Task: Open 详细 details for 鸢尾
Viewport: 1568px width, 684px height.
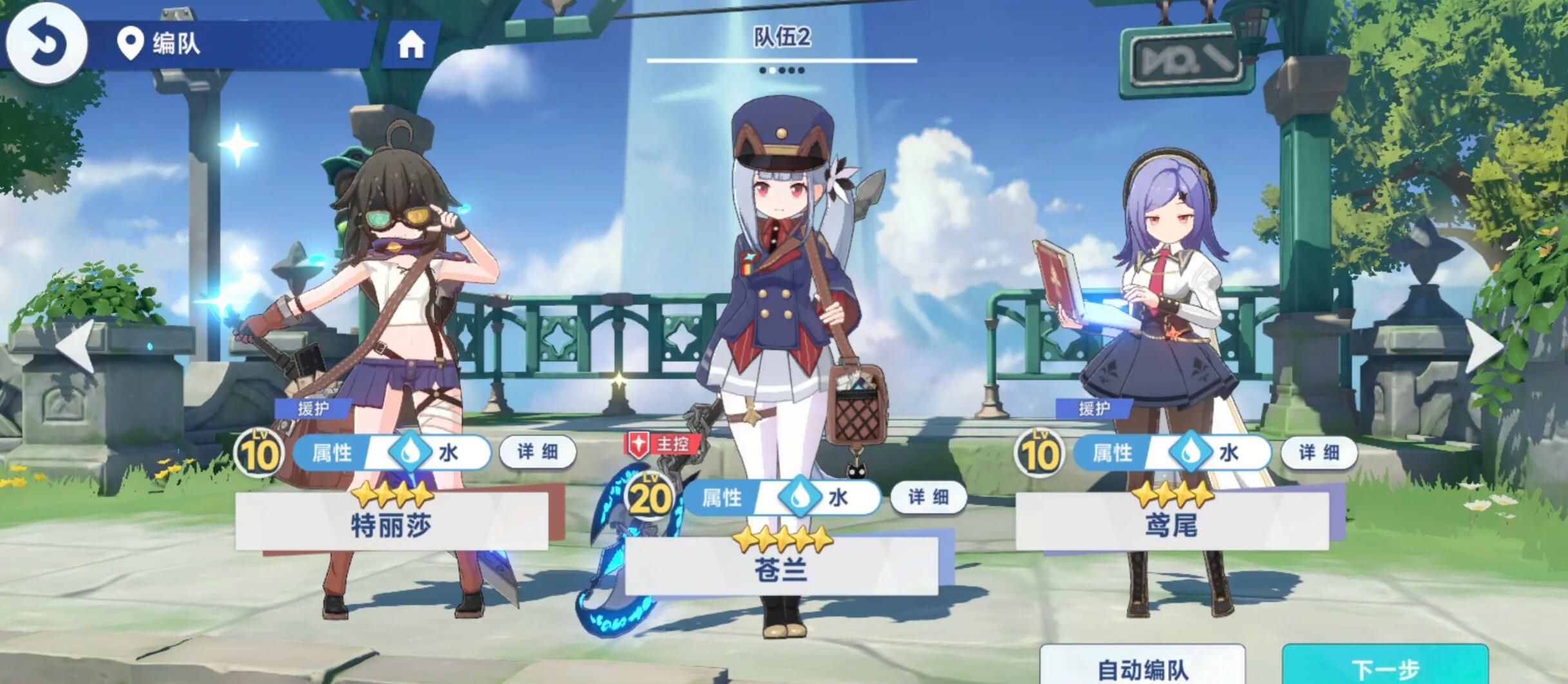Action: tap(1319, 453)
